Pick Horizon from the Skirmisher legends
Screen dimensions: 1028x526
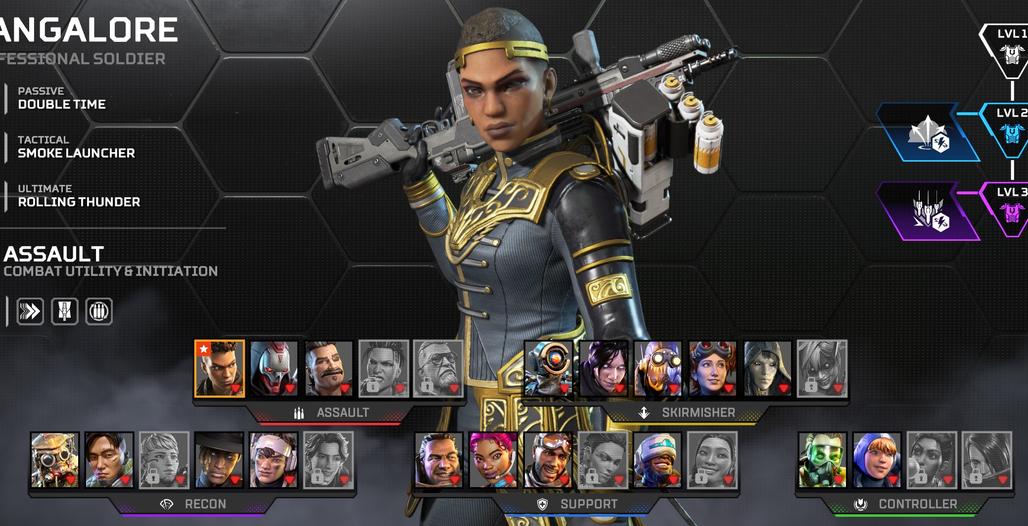(712, 369)
